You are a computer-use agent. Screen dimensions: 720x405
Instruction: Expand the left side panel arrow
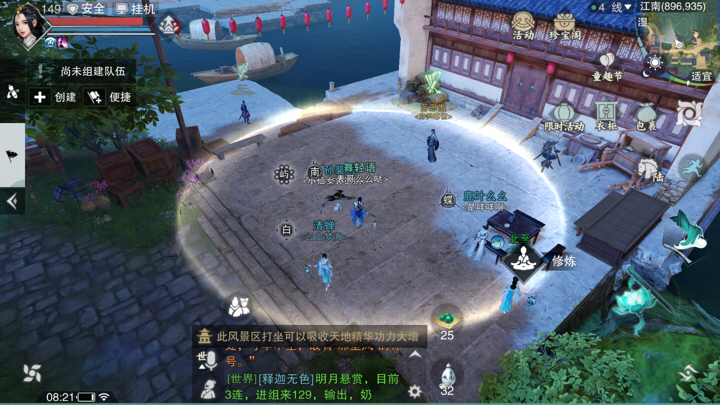click(12, 201)
